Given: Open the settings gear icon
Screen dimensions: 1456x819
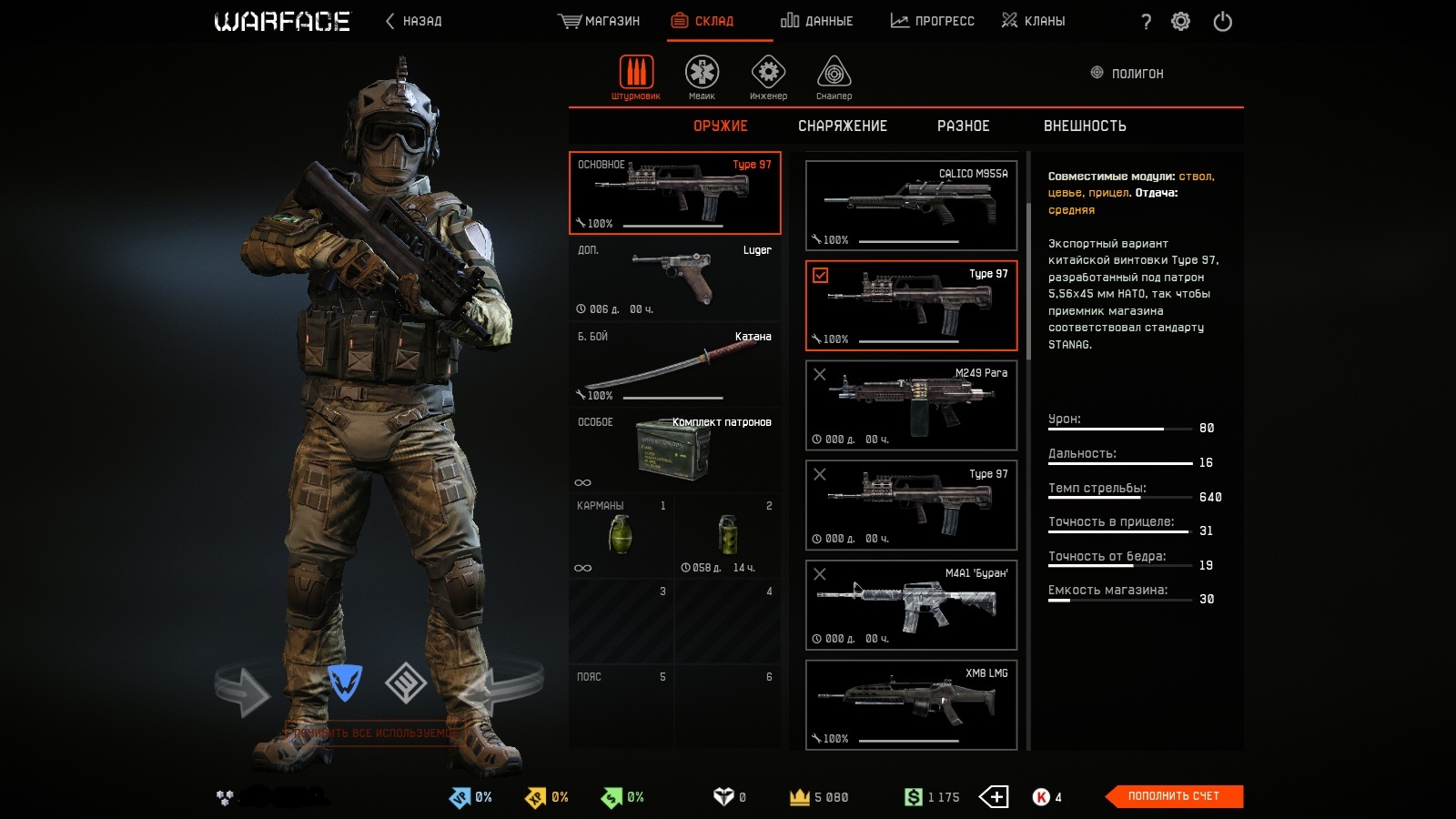Looking at the screenshot, I should (1180, 21).
